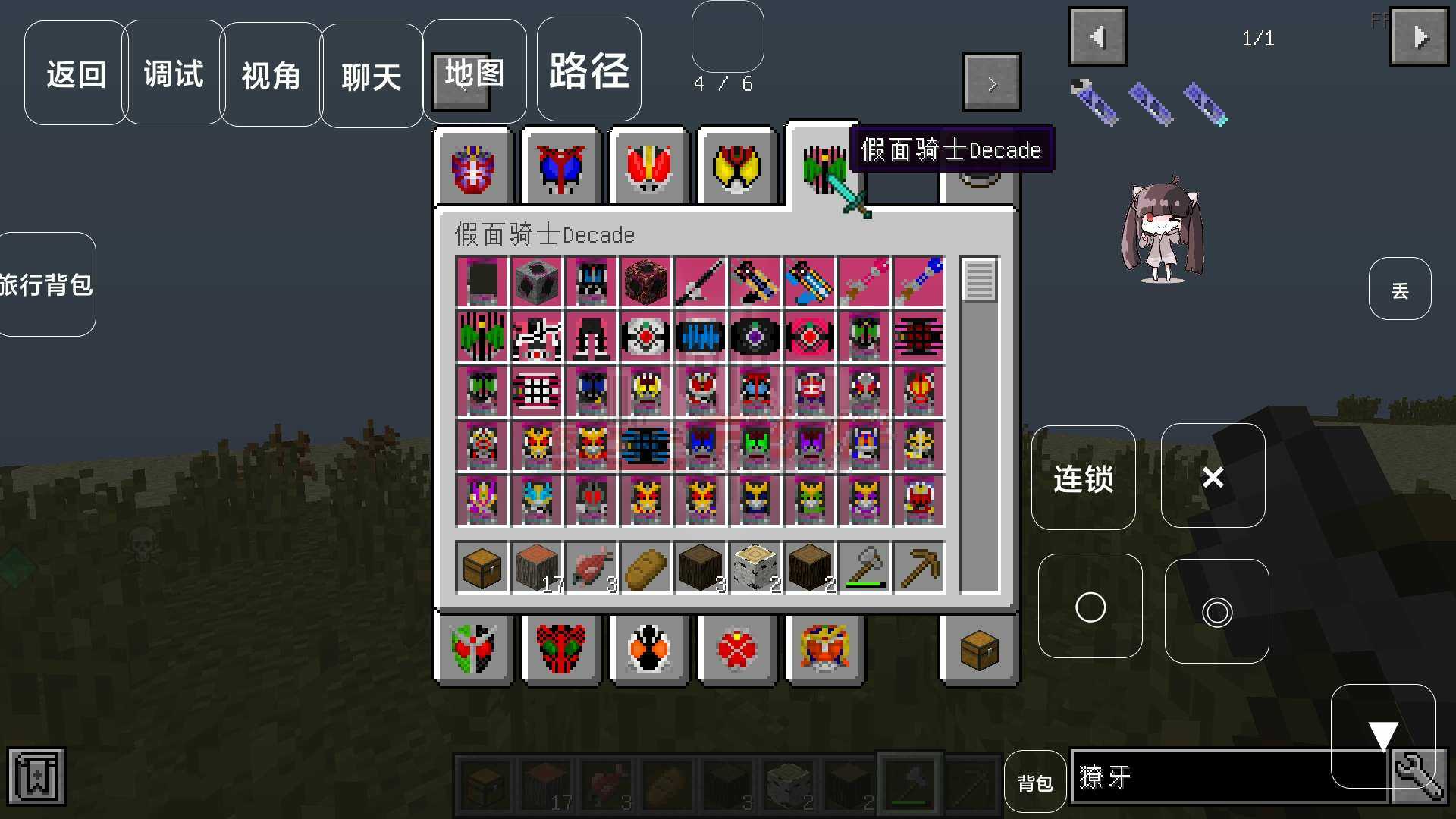
Task: Select the raw fish stack of 3
Action: [x=591, y=566]
